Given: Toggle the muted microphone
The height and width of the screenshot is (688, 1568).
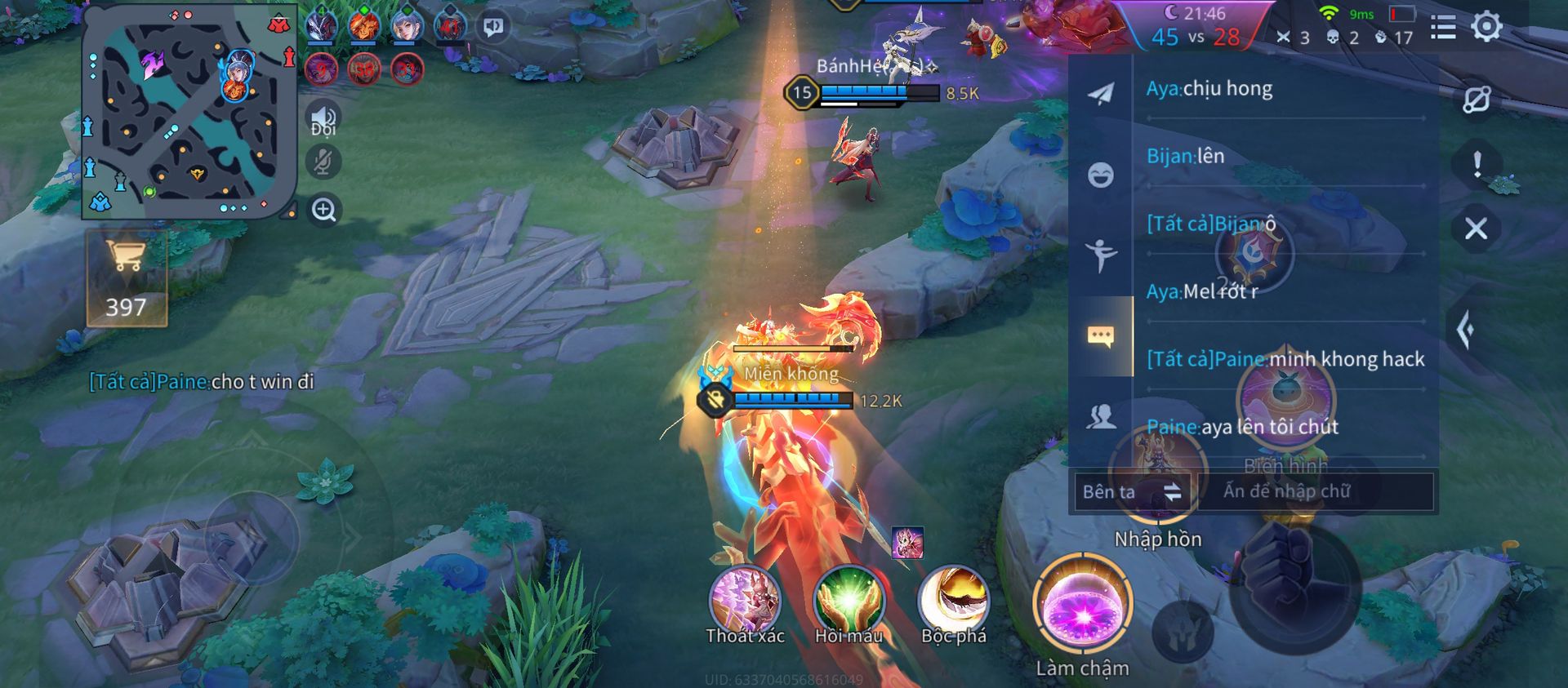Looking at the screenshot, I should pos(323,162).
